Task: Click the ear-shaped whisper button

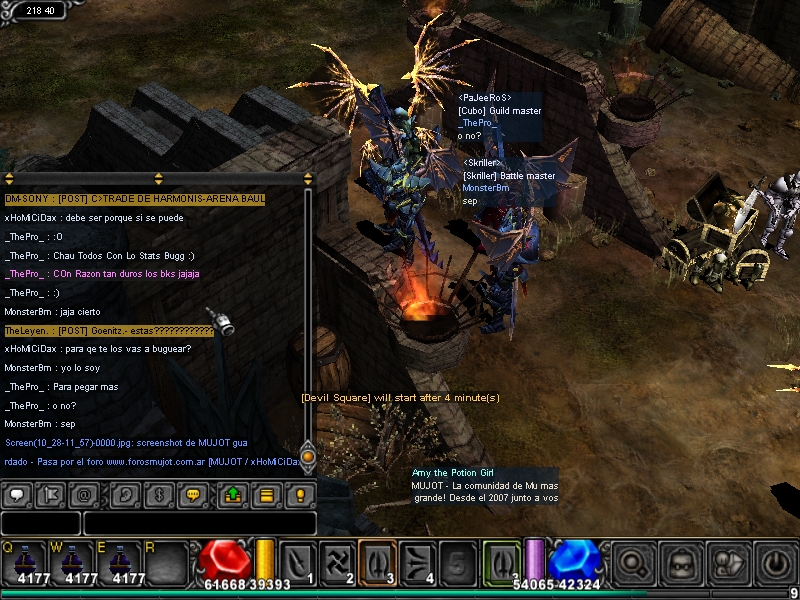Action: pos(125,494)
